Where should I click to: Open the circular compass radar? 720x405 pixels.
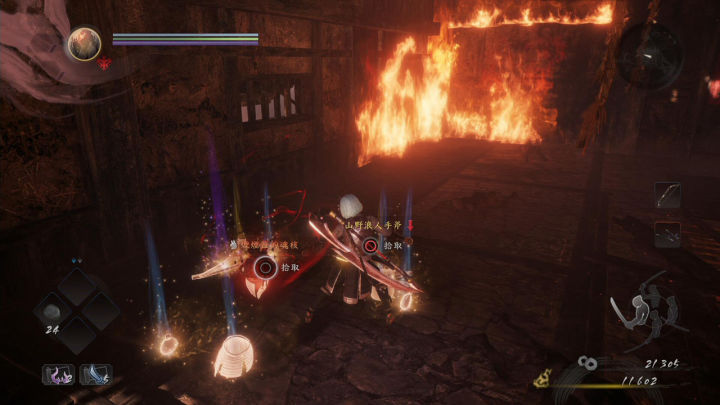(x=649, y=54)
